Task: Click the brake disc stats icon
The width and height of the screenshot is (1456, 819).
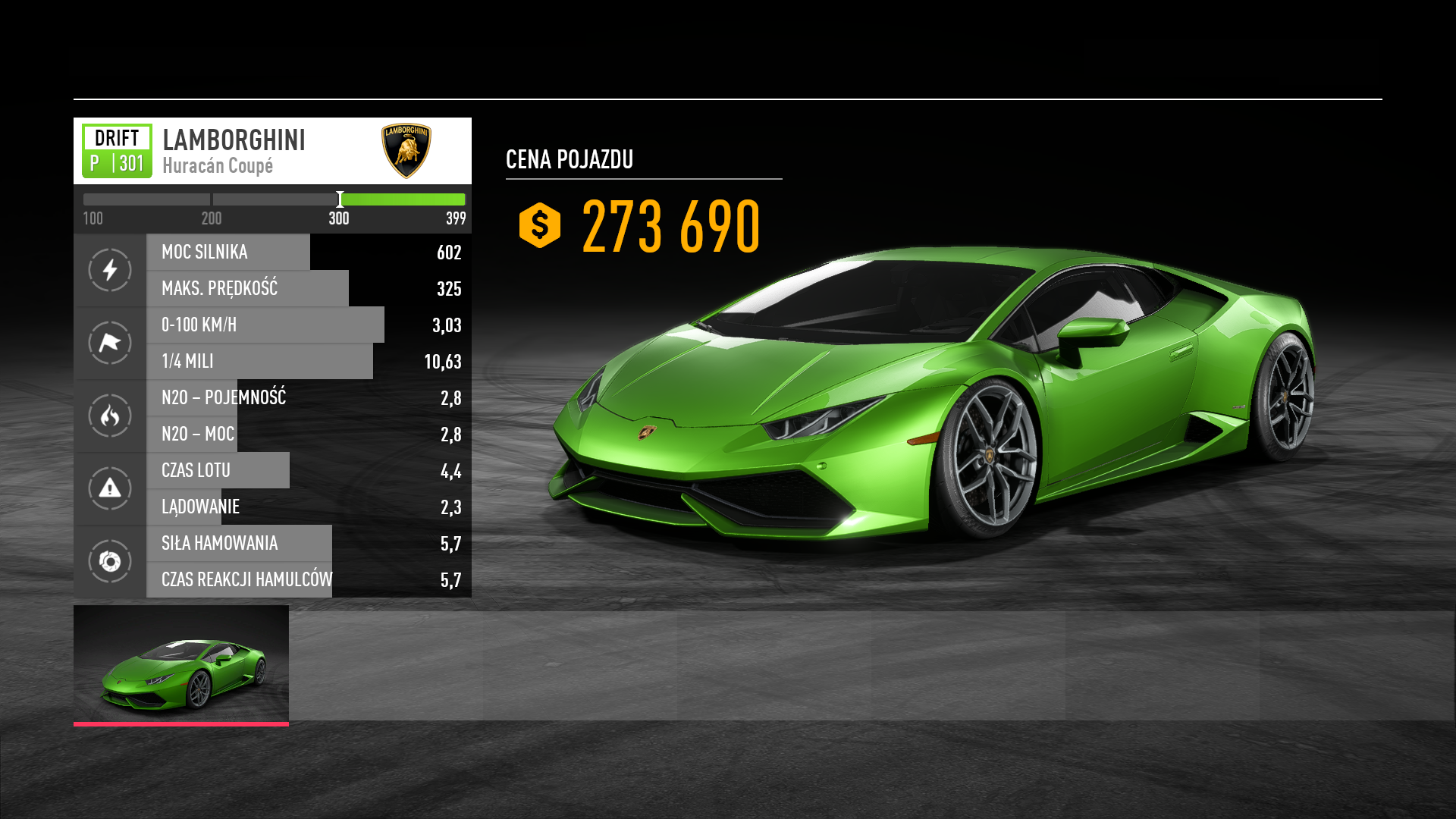Action: (x=110, y=561)
